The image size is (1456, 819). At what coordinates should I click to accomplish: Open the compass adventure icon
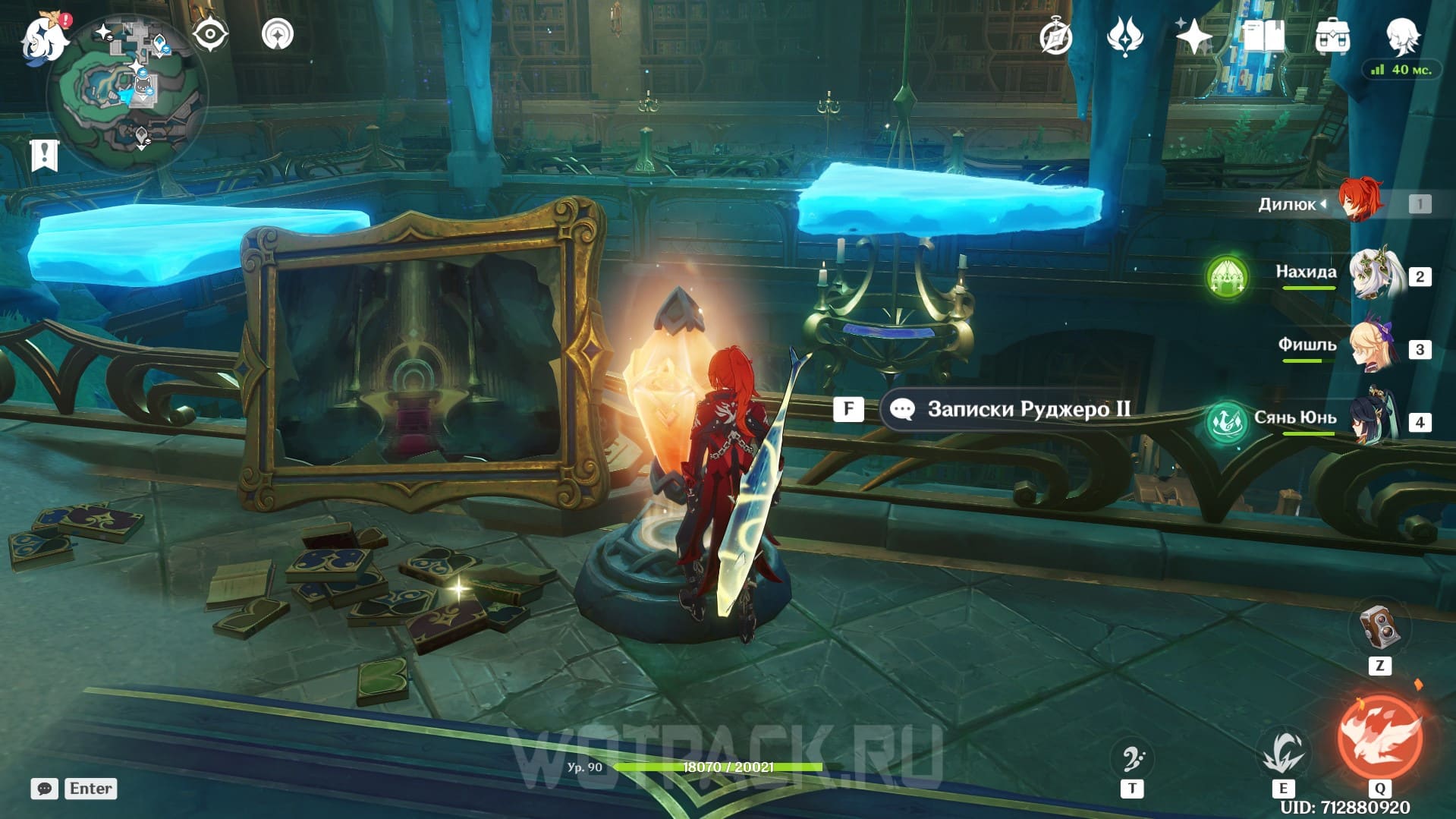click(1055, 37)
